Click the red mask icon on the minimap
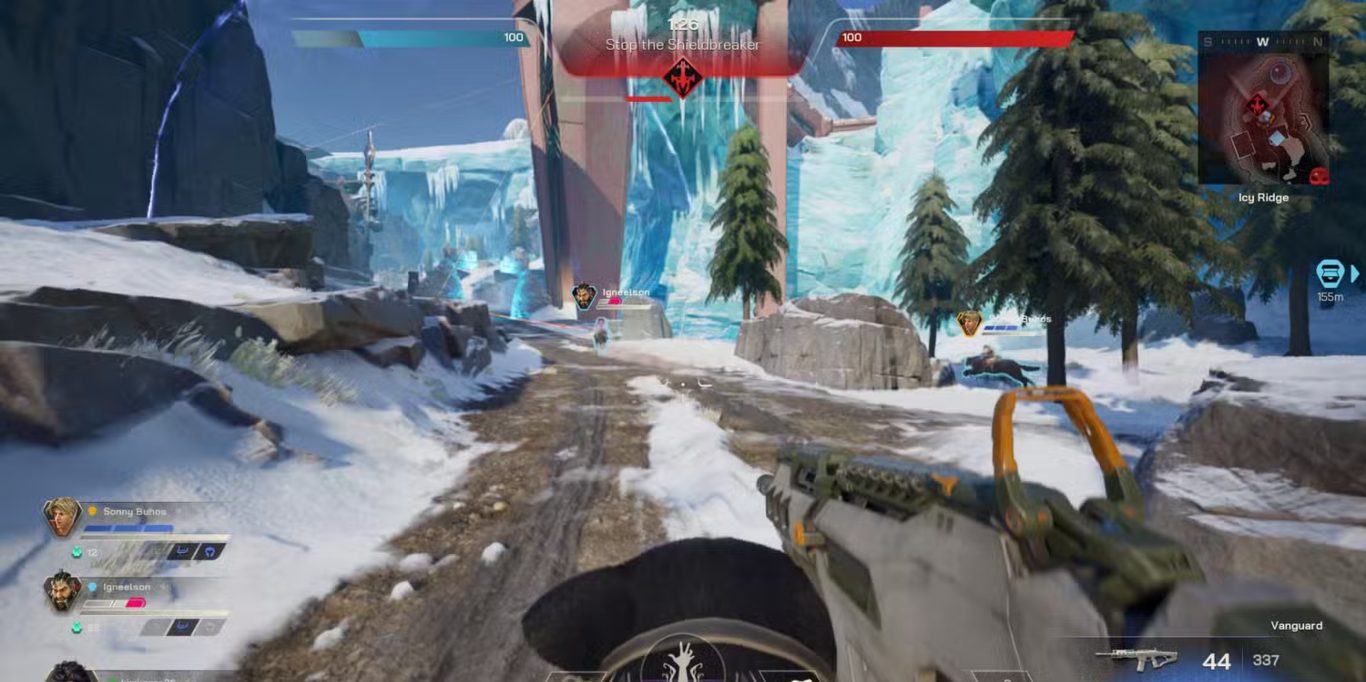Viewport: 1366px width, 682px height. 1319,176
